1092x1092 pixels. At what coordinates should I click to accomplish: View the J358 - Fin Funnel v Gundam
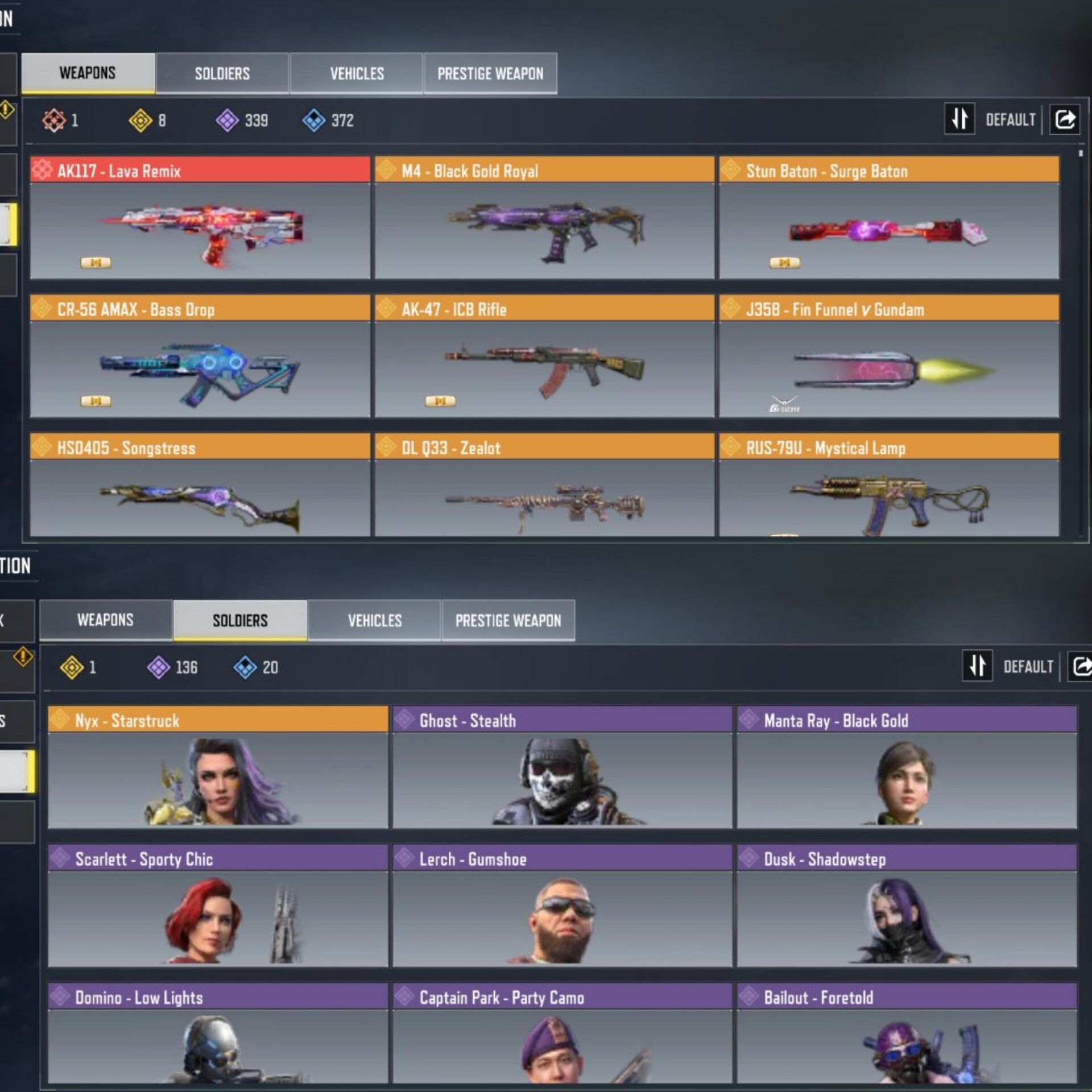click(888, 357)
